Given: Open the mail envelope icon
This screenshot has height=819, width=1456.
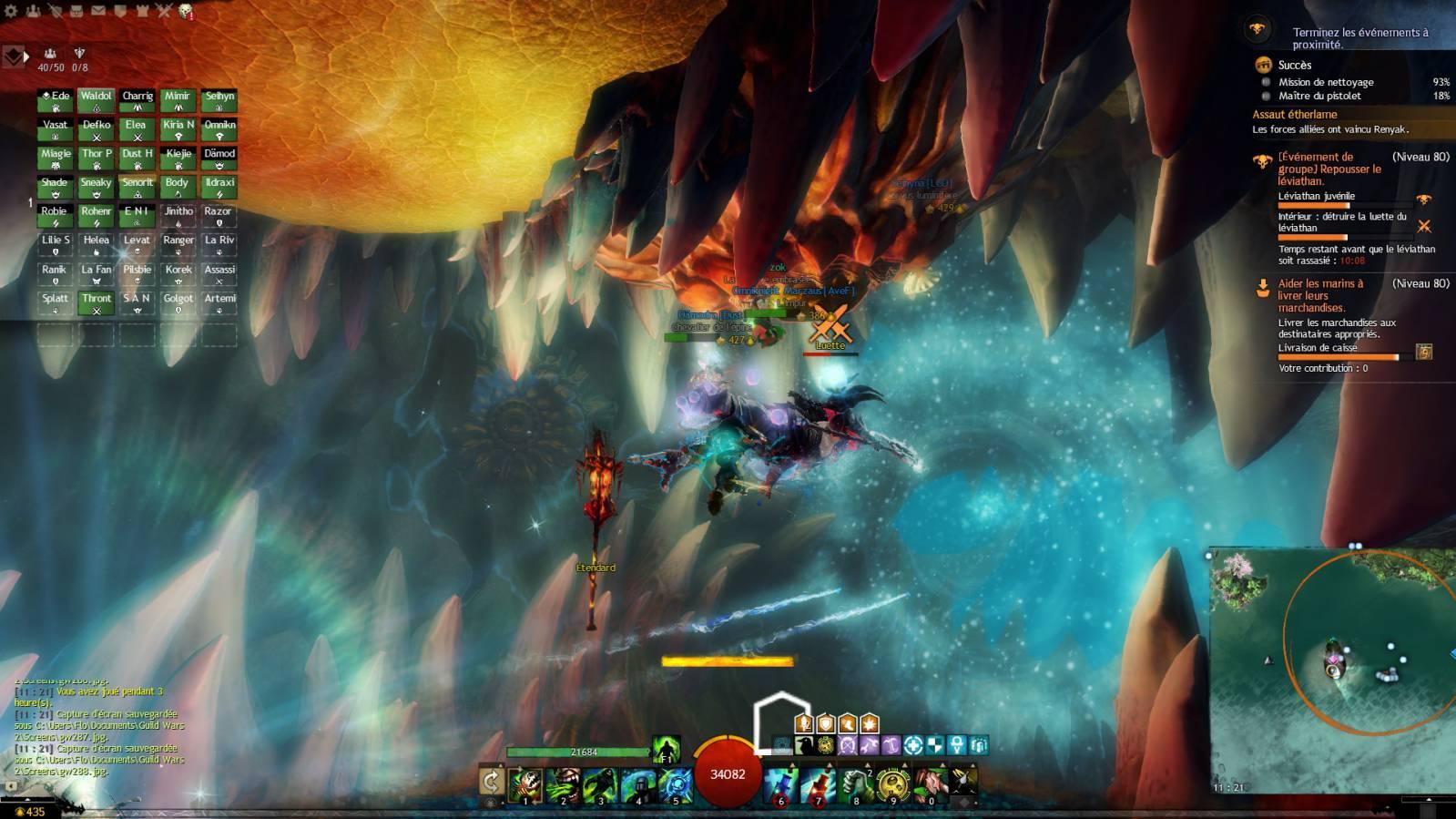Looking at the screenshot, I should pos(97,11).
